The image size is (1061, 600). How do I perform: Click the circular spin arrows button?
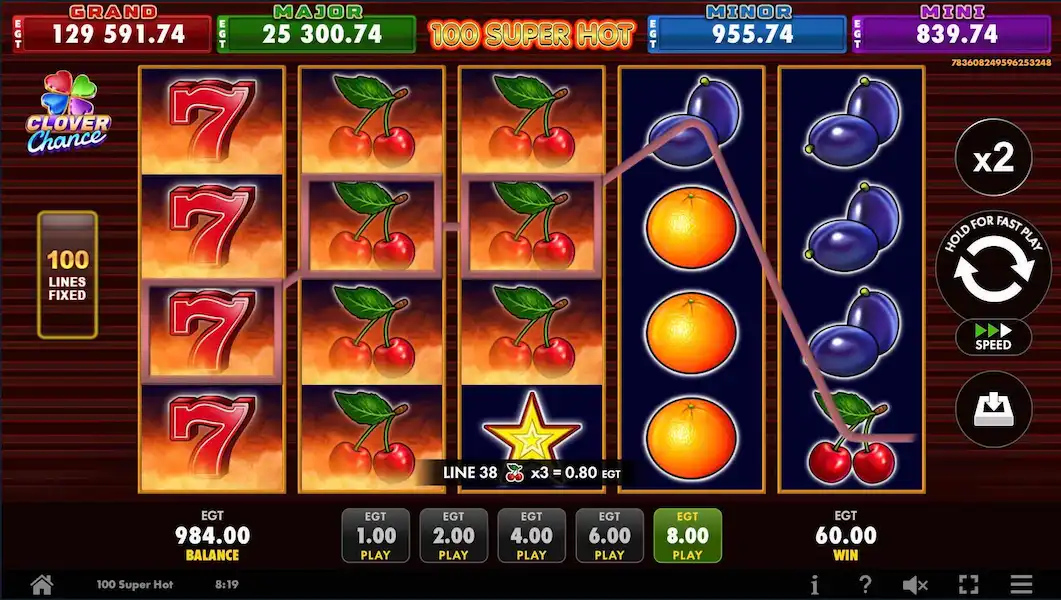tap(993, 267)
